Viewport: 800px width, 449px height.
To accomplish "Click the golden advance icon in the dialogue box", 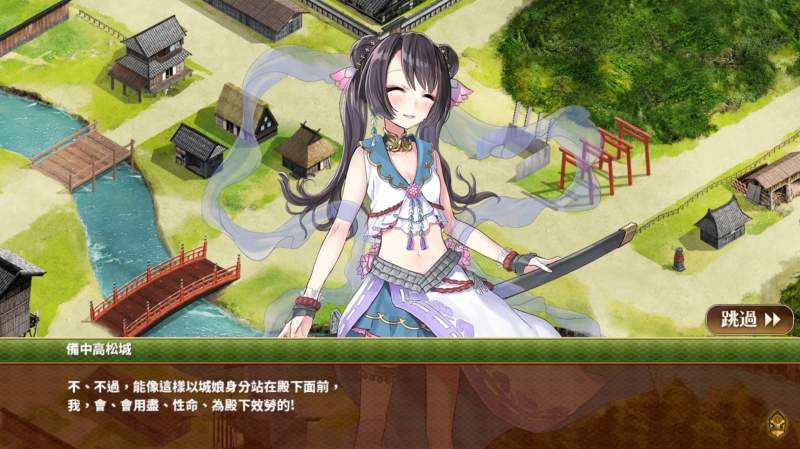I will pos(777,424).
